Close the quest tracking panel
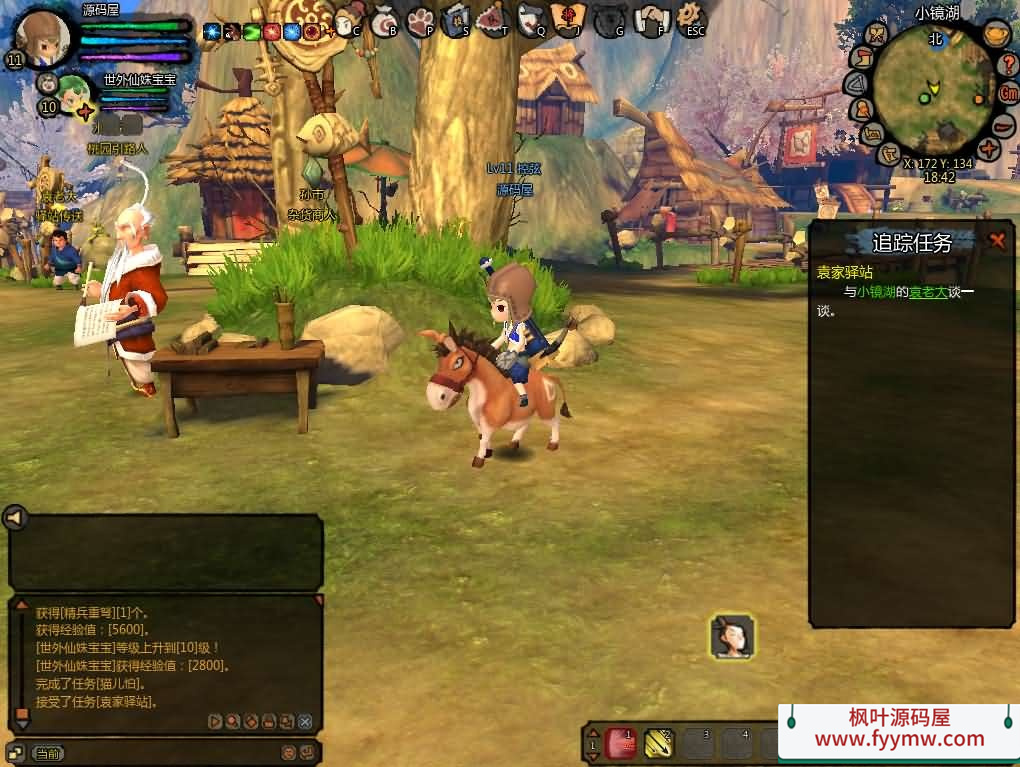 [x=997, y=240]
